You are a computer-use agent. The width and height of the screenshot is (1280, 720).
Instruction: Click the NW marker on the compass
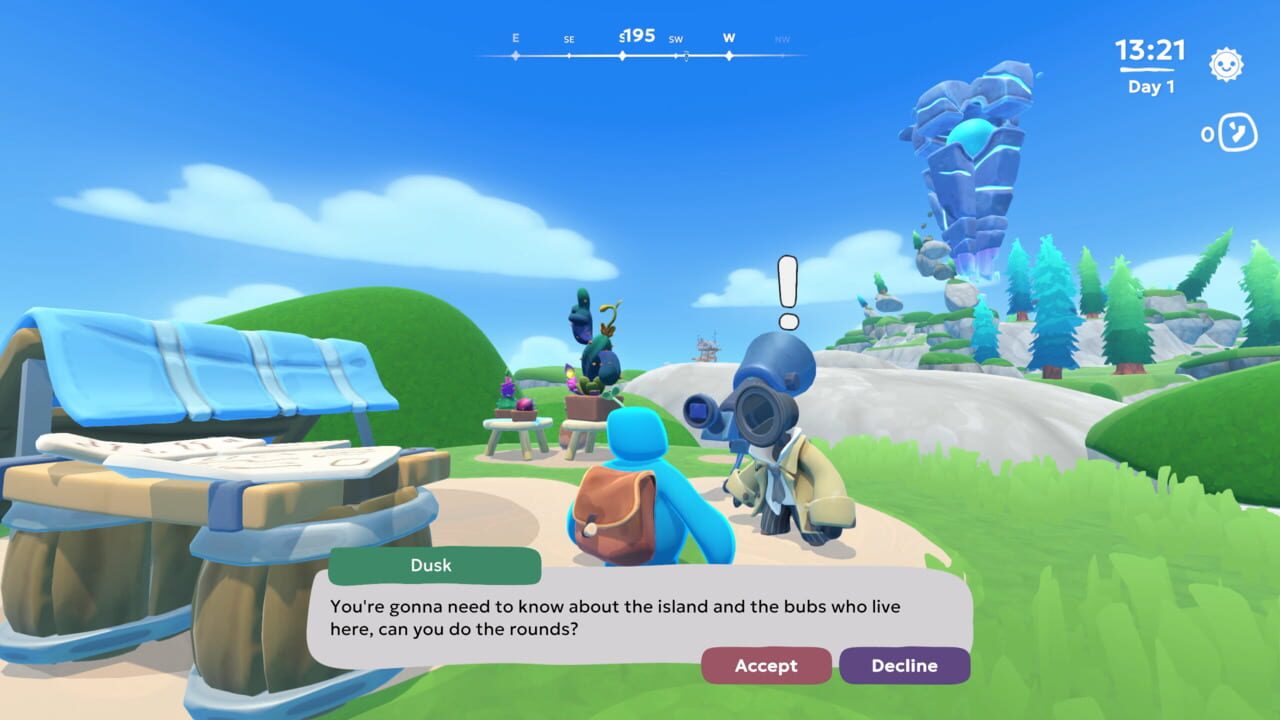pyautogui.click(x=782, y=38)
